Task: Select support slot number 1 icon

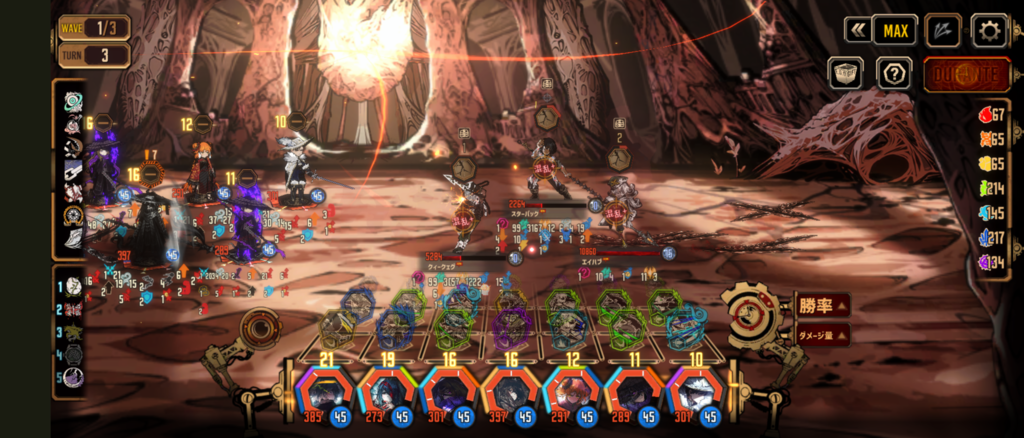Action: pos(74,287)
